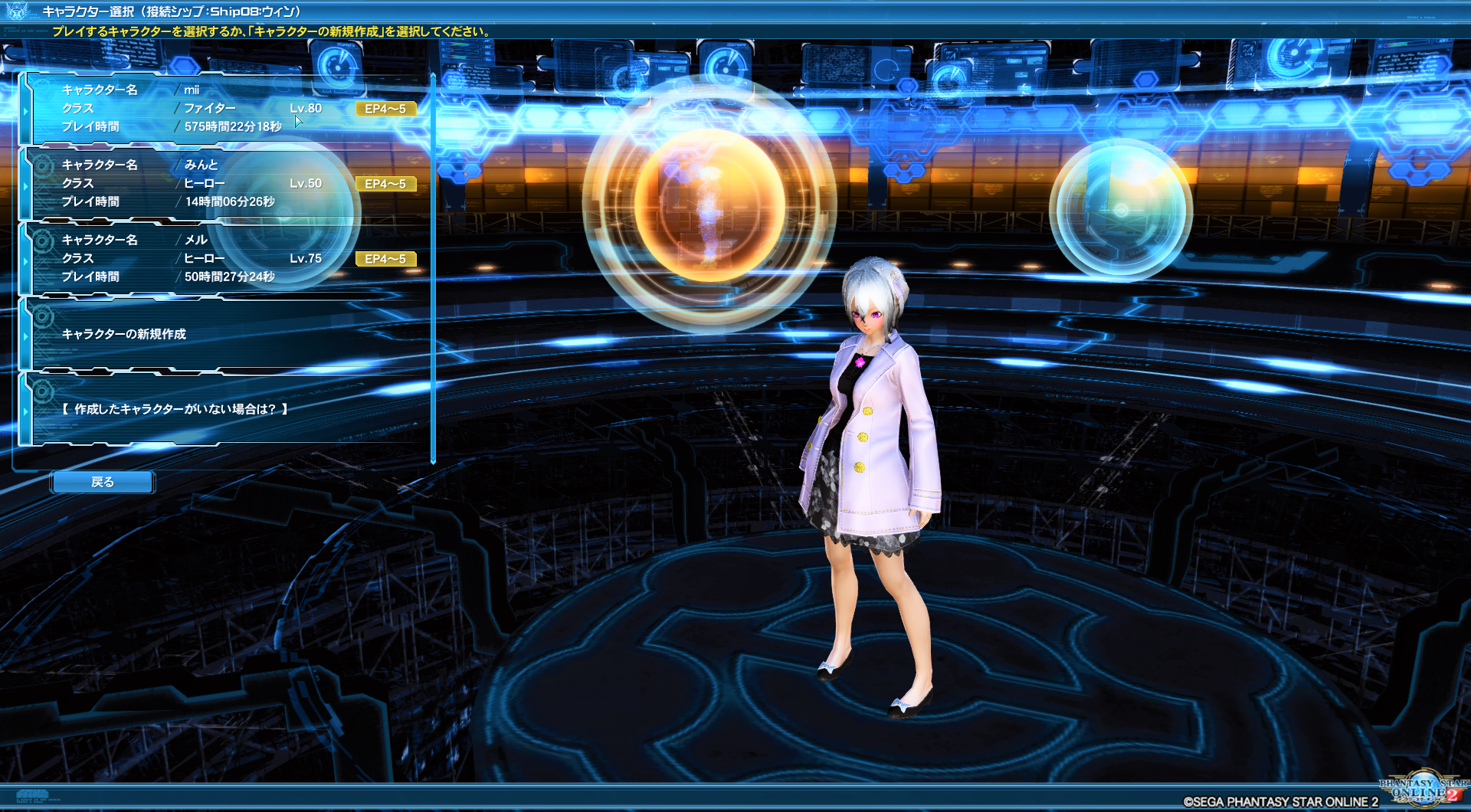Screen dimensions: 1471x812
Task: Click the arrow icon on キャラクターの新規作成 row
Action: tap(28, 335)
